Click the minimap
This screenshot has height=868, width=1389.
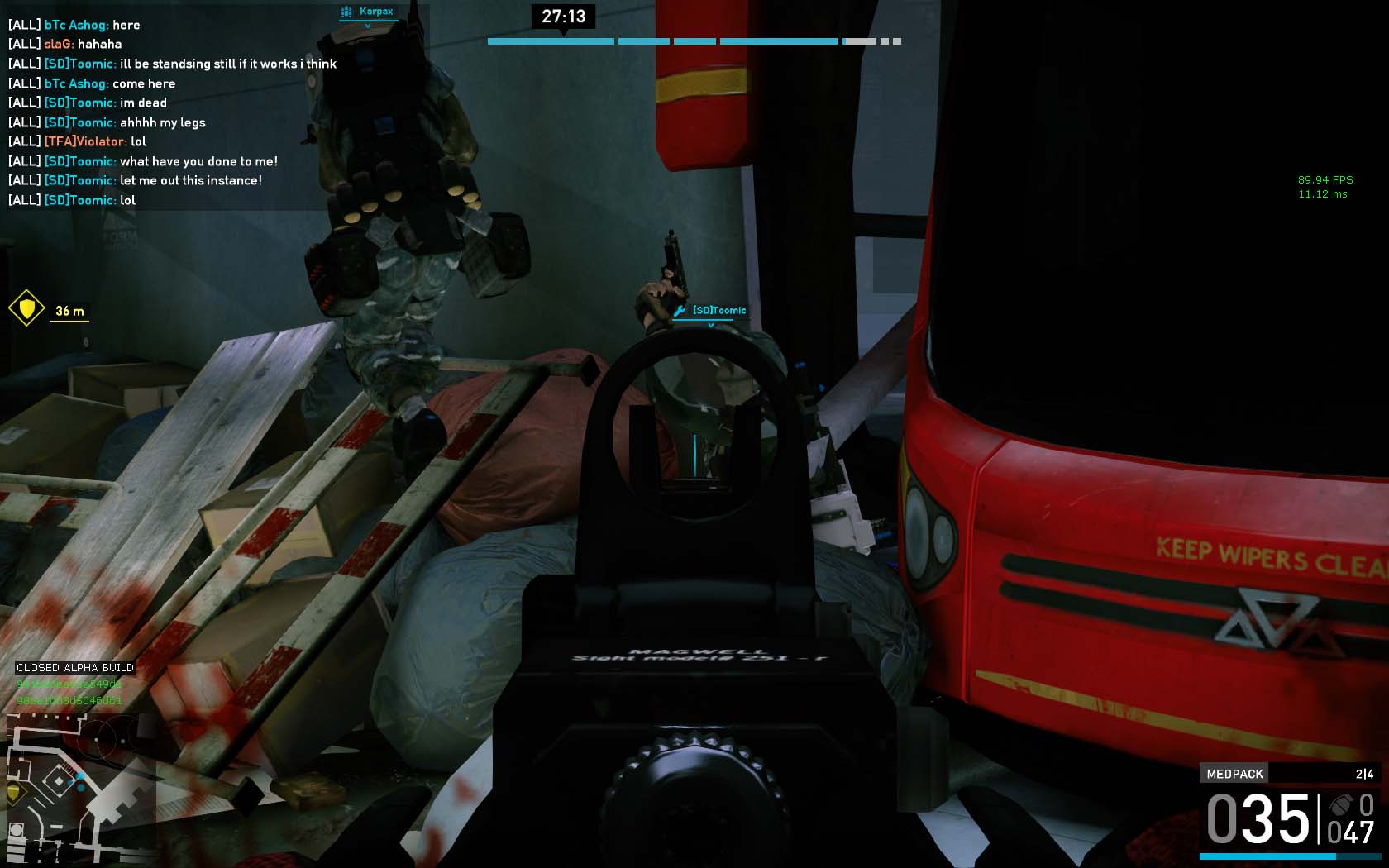(x=80, y=789)
